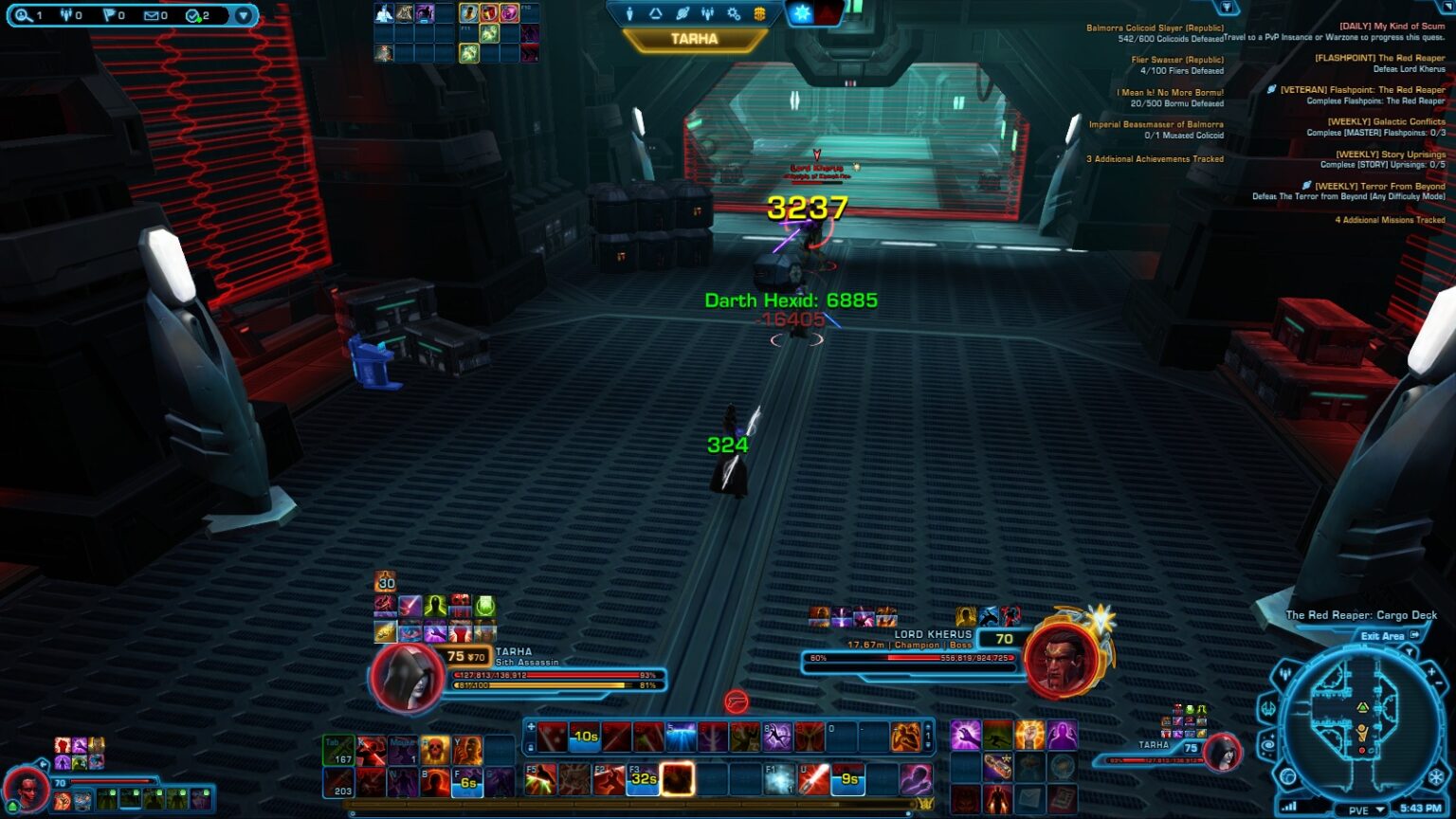Open the guild triangle menu icon
This screenshot has height=819, width=1456.
tap(656, 13)
